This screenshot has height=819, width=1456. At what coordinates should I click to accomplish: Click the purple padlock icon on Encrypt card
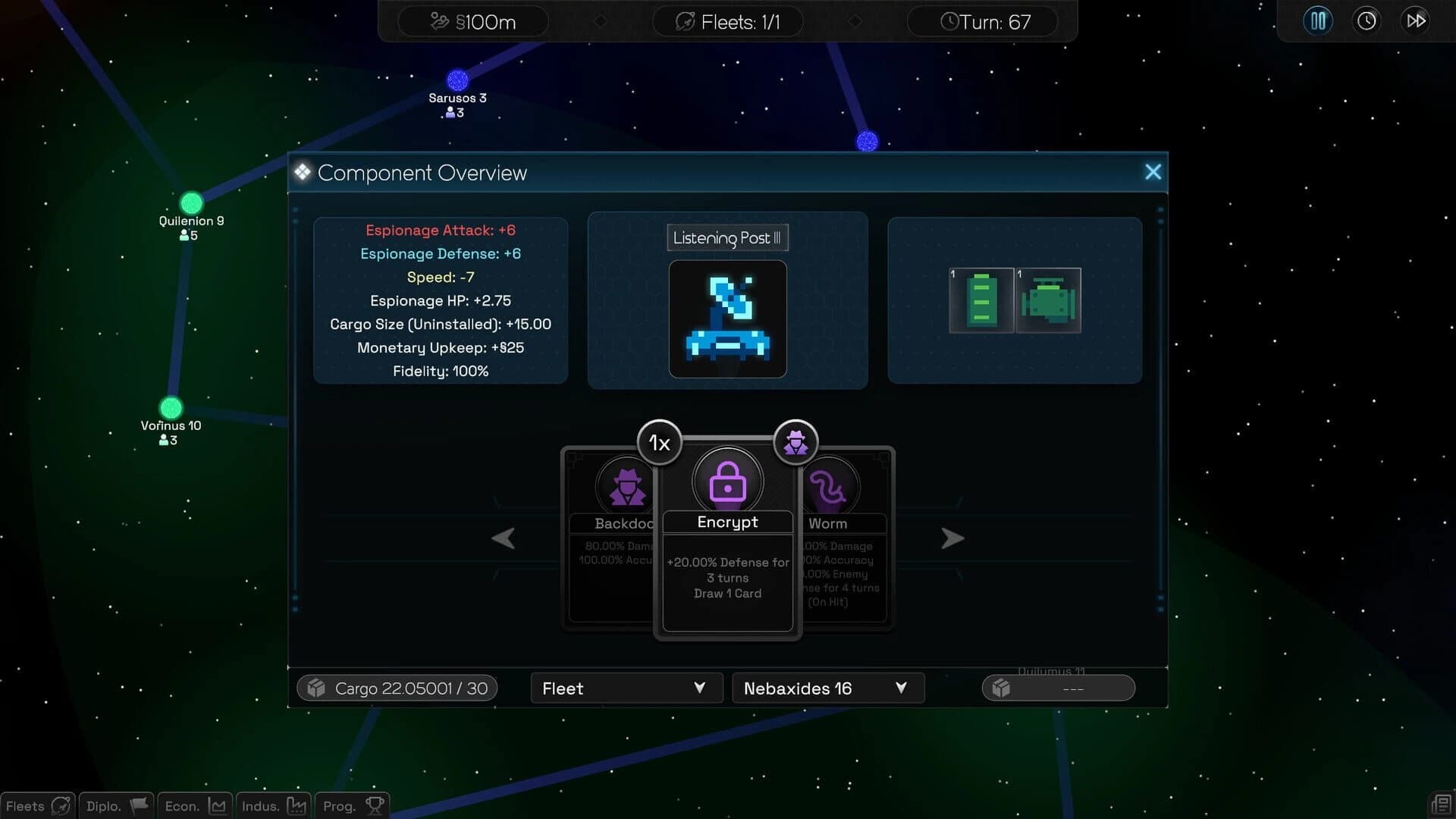(x=727, y=480)
